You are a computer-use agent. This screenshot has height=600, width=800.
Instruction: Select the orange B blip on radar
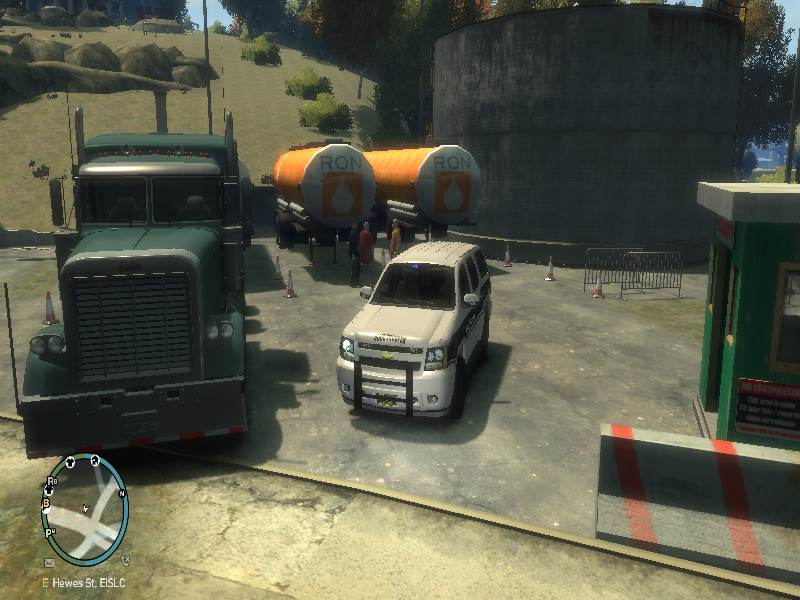(x=46, y=505)
